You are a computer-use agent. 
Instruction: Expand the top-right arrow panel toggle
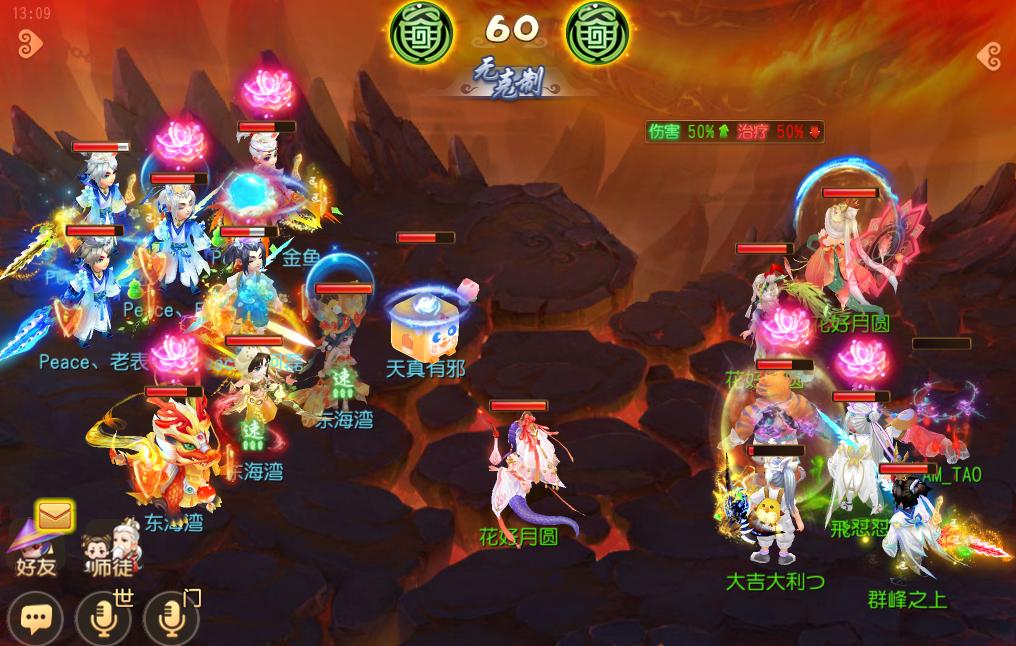[x=988, y=56]
